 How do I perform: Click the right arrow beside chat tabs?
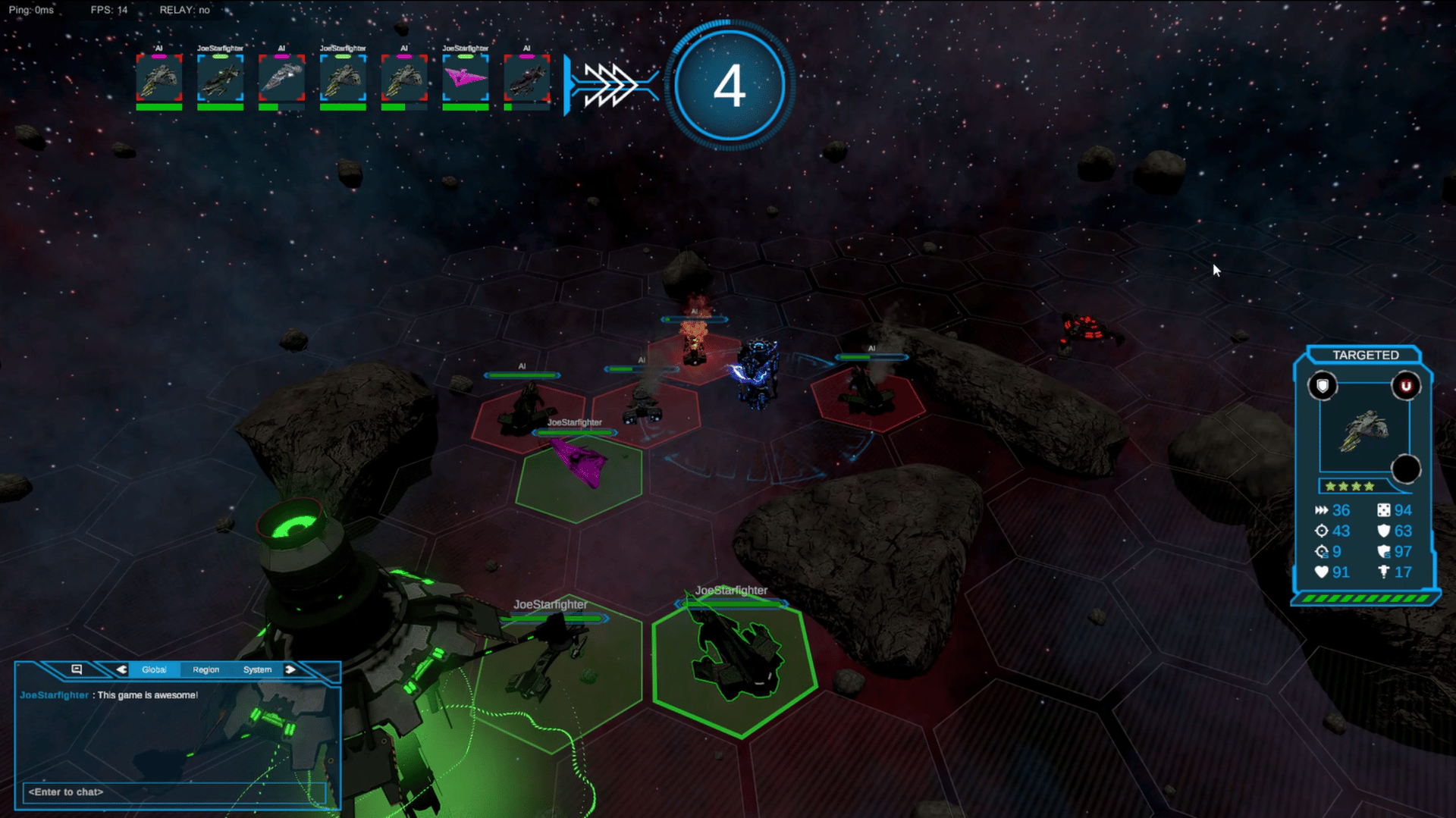click(290, 669)
